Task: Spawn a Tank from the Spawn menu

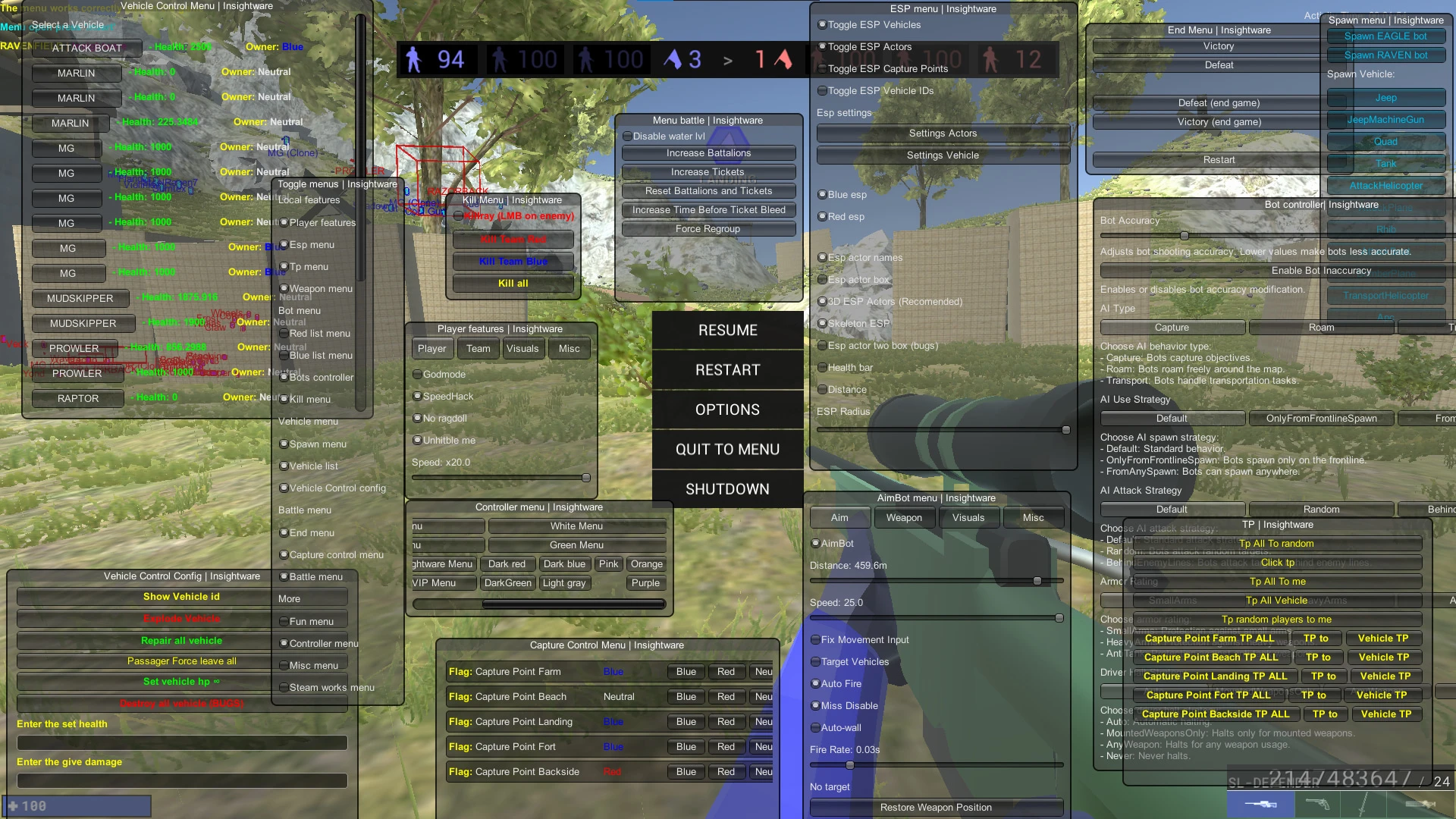Action: coord(1385,163)
